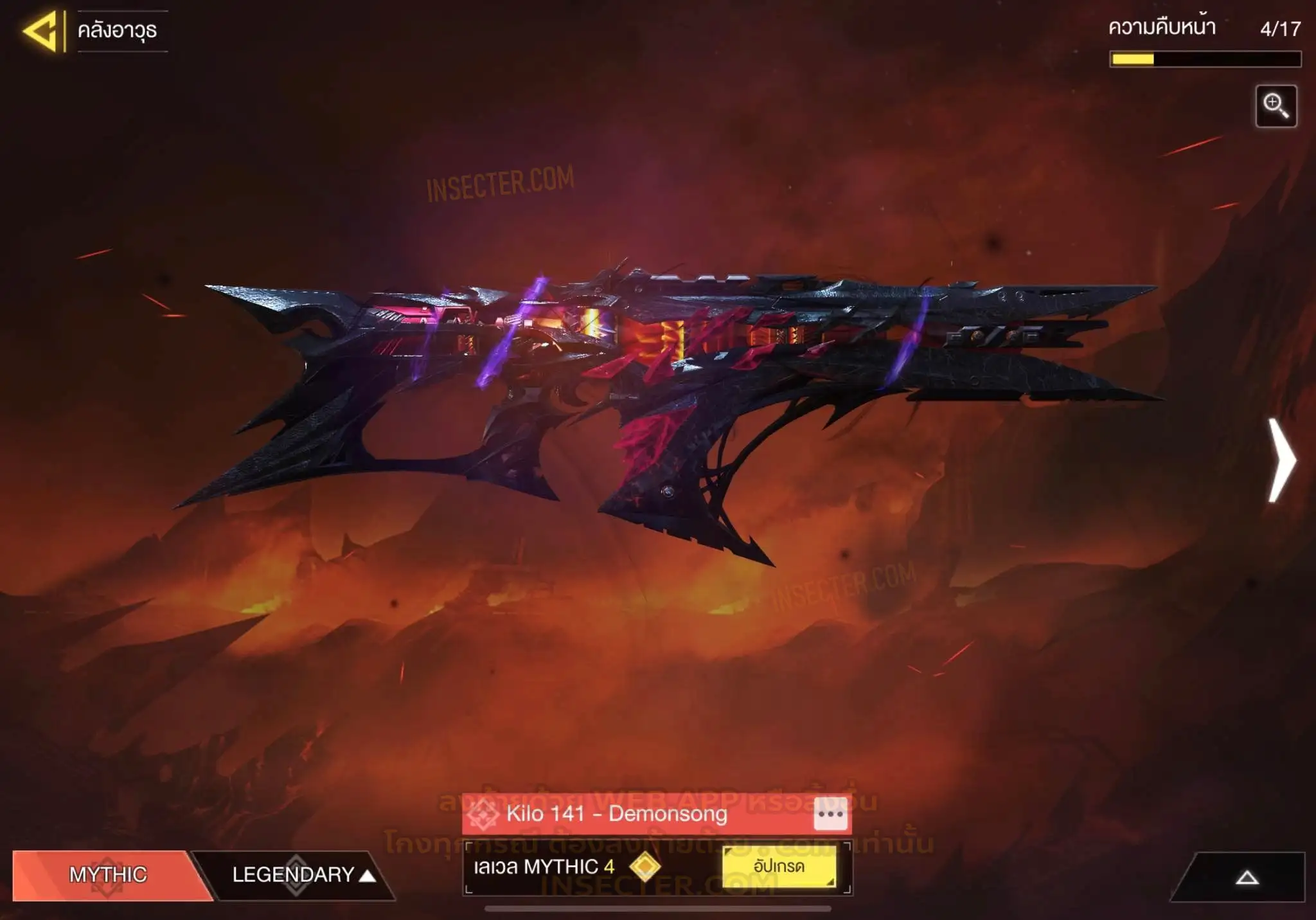Show the next weapon with right arrow
This screenshot has width=1316, height=920.
pos(1282,460)
